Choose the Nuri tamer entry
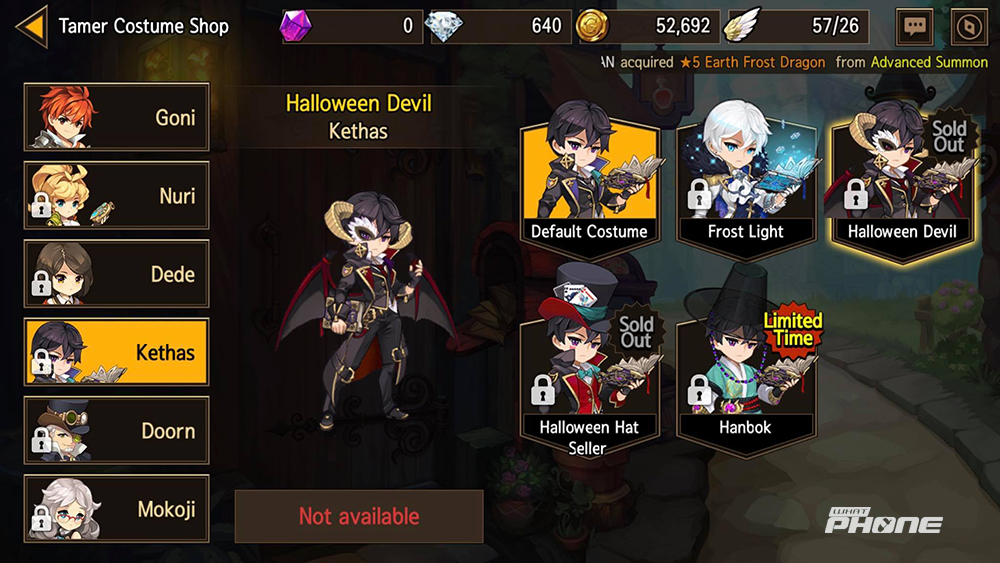The height and width of the screenshot is (563, 1000). (116, 195)
